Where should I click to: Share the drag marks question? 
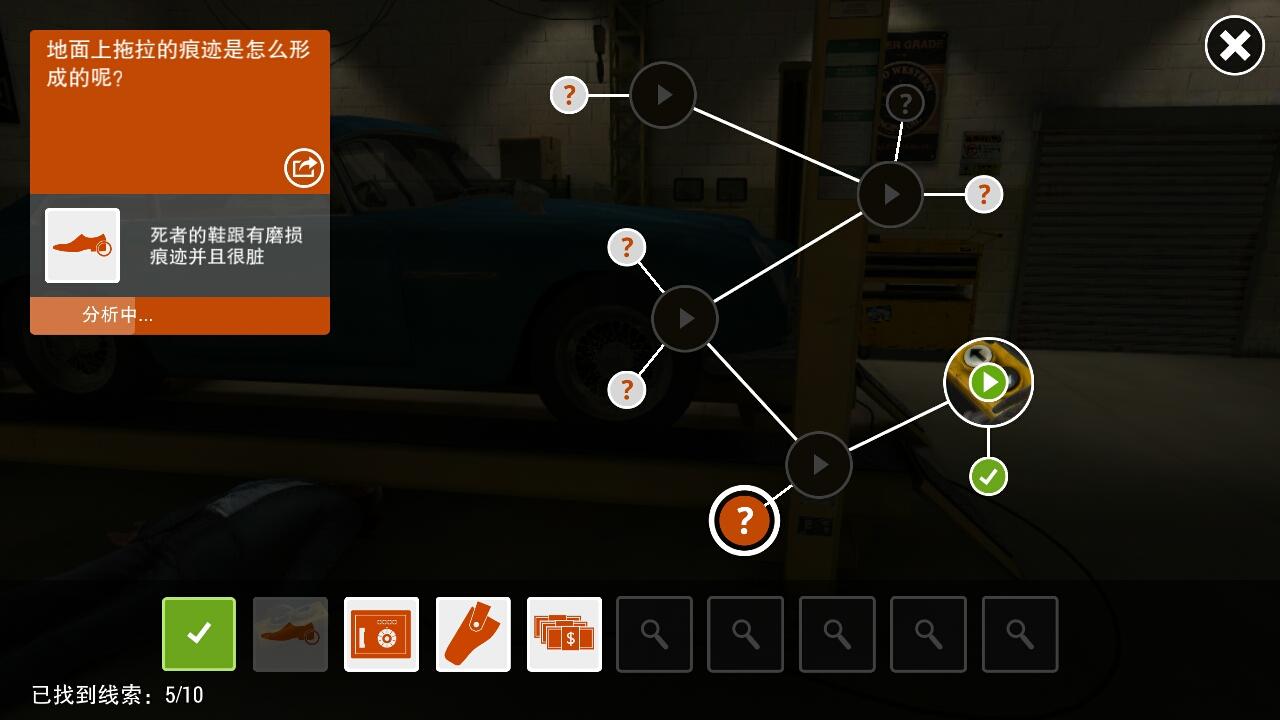(x=304, y=167)
